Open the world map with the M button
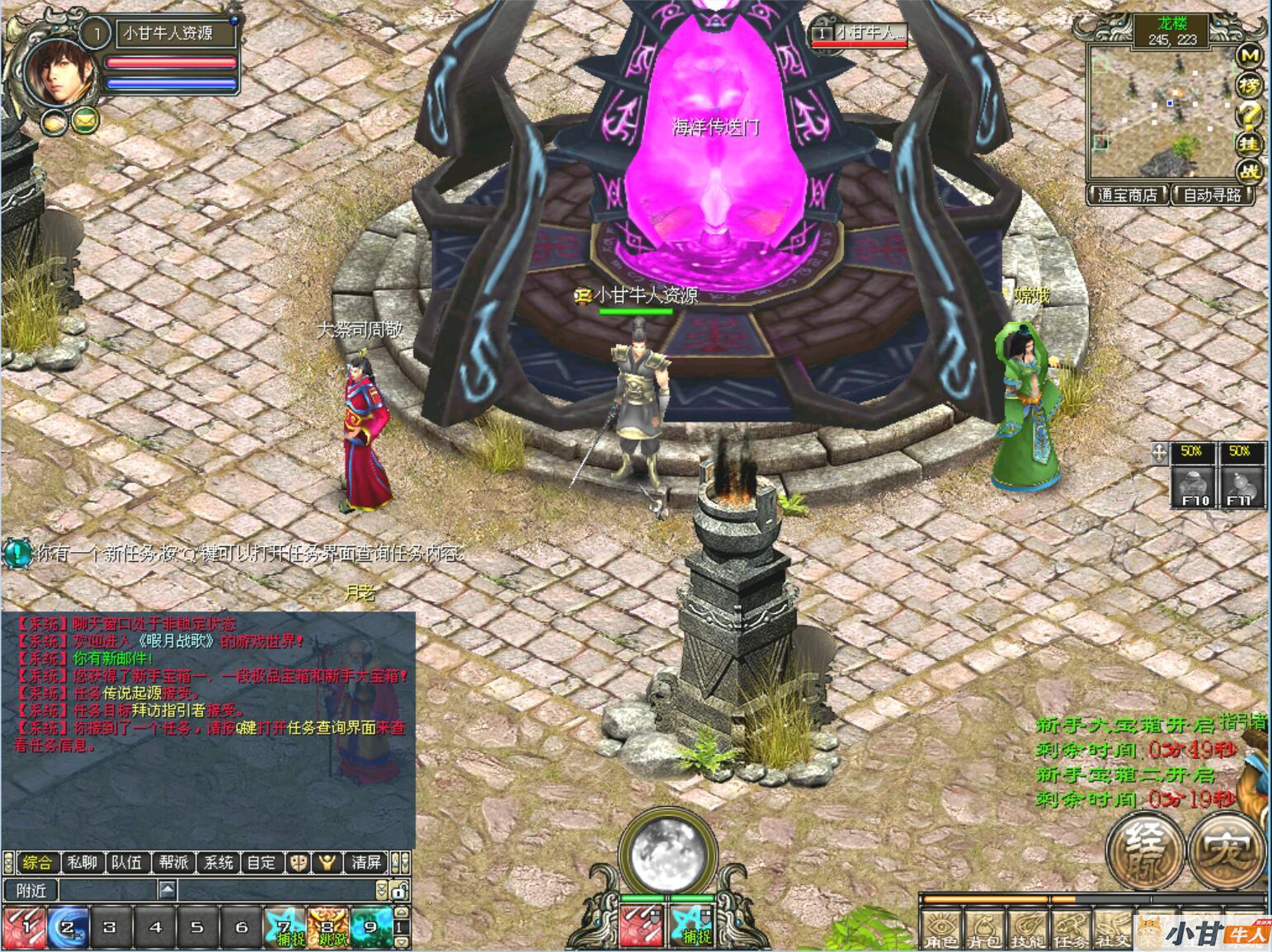The height and width of the screenshot is (952, 1272). click(x=1251, y=55)
